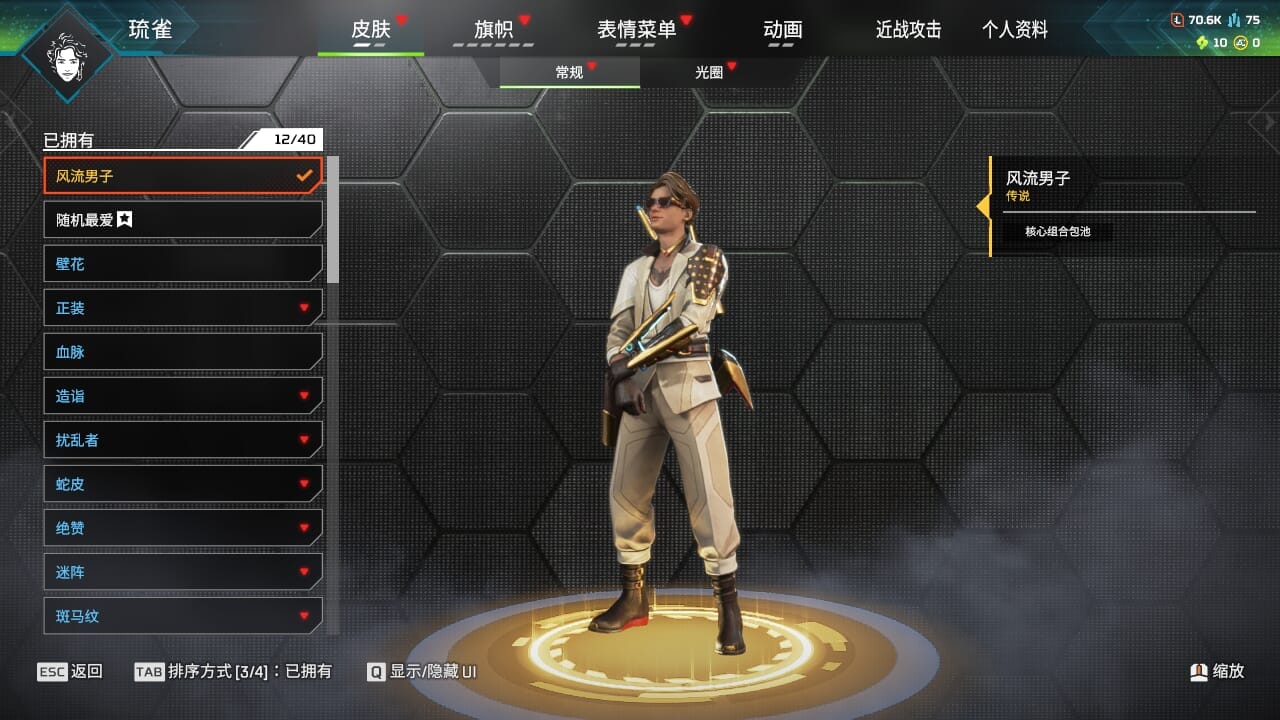Open the 旗帜 tab

(493, 30)
